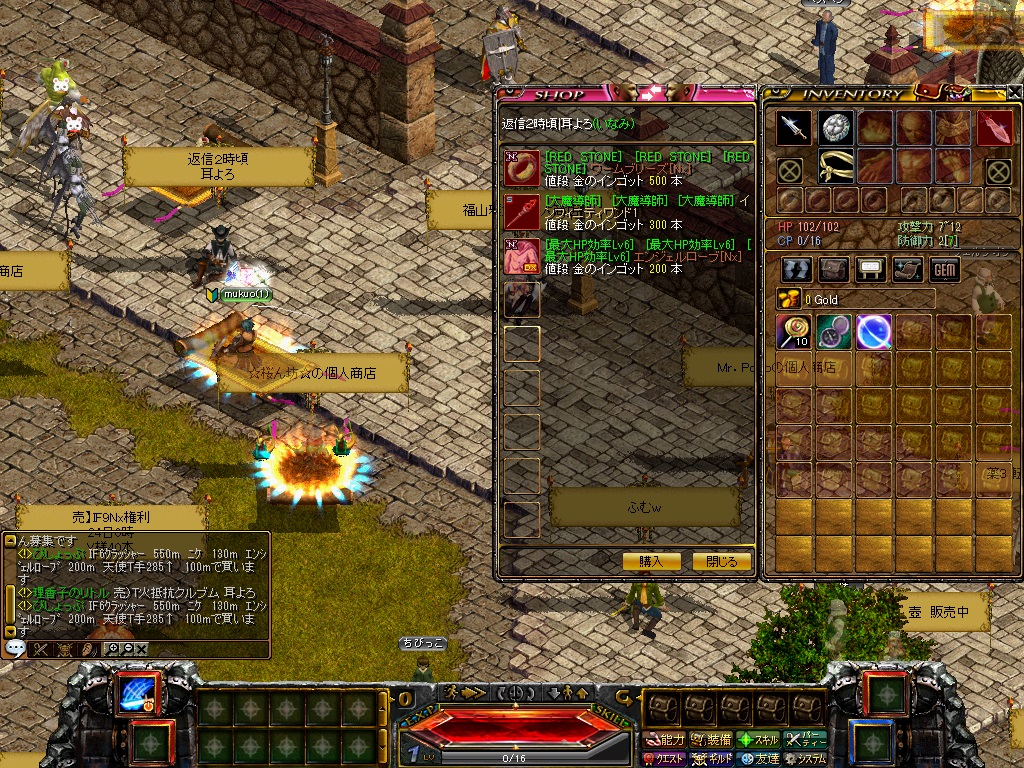Close the Inventory window with its X
The height and width of the screenshot is (768, 1024).
pos(1014,93)
